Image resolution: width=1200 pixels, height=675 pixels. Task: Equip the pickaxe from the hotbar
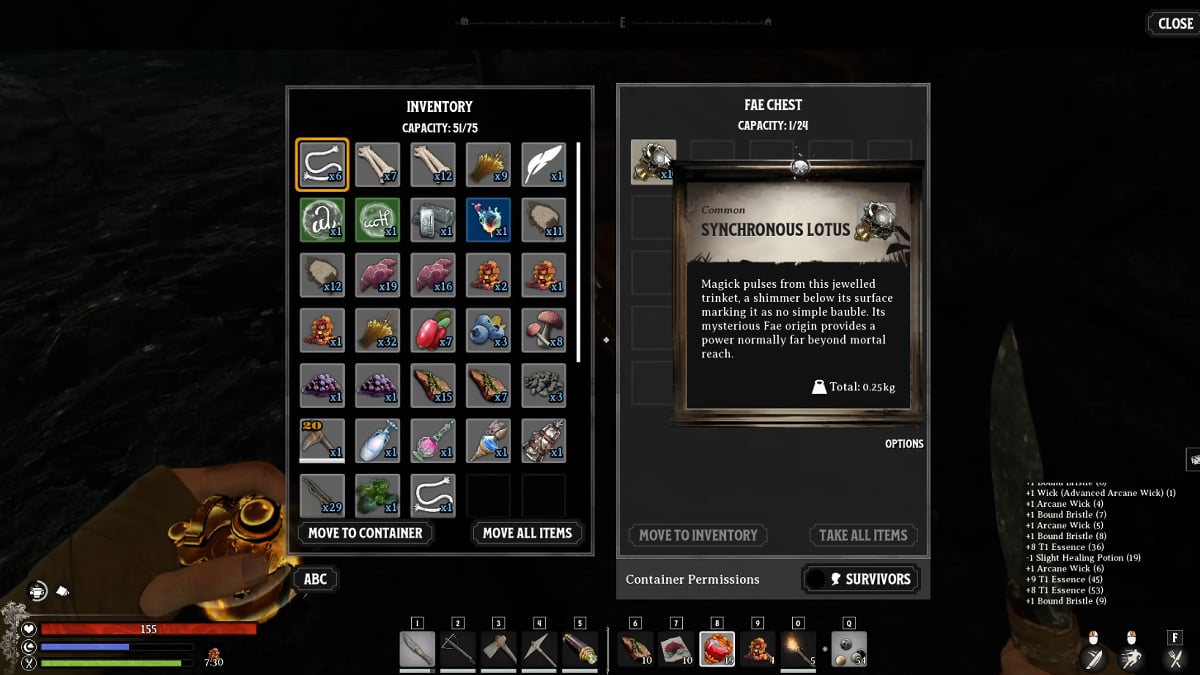pyautogui.click(x=539, y=649)
